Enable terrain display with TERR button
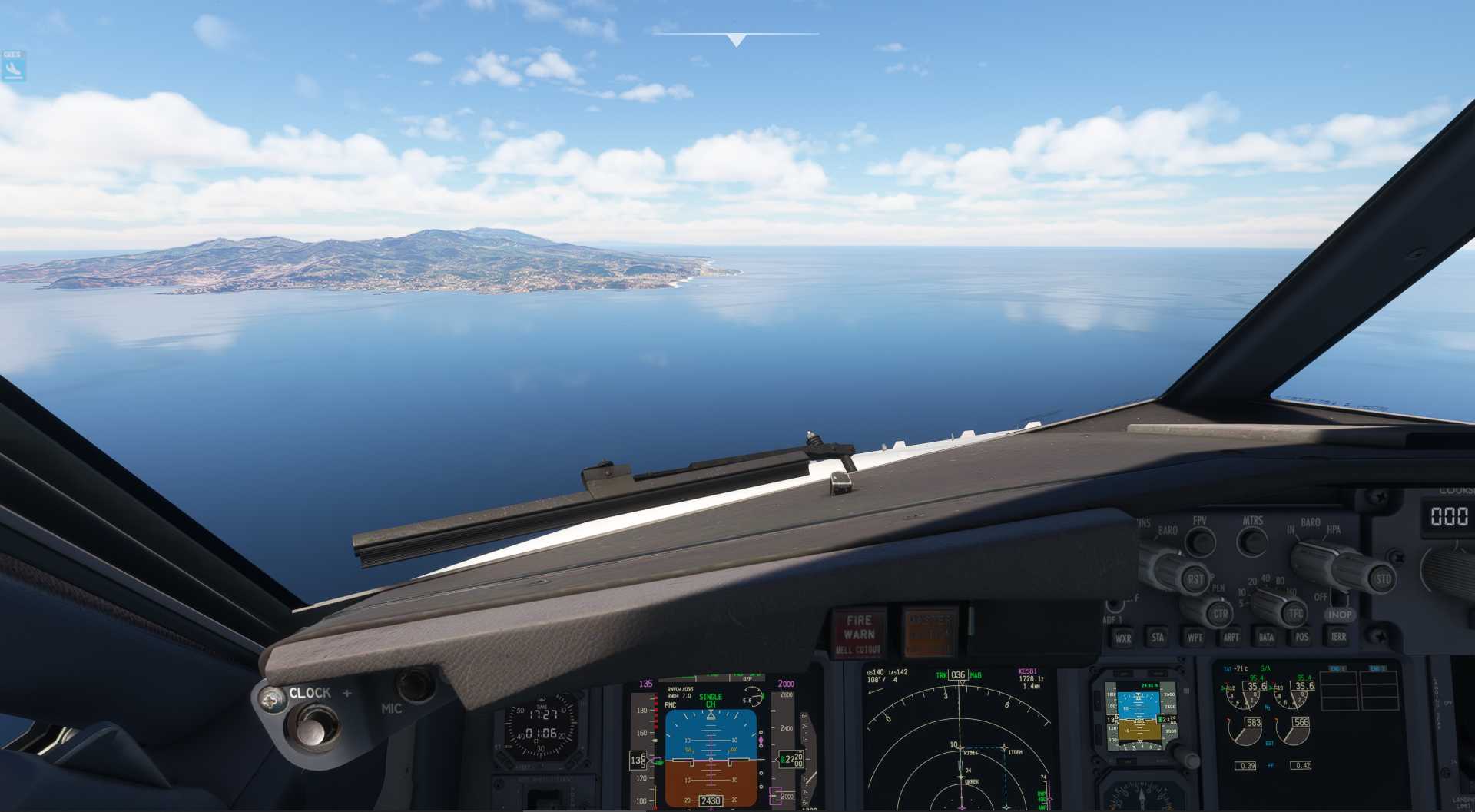 coord(1338,637)
